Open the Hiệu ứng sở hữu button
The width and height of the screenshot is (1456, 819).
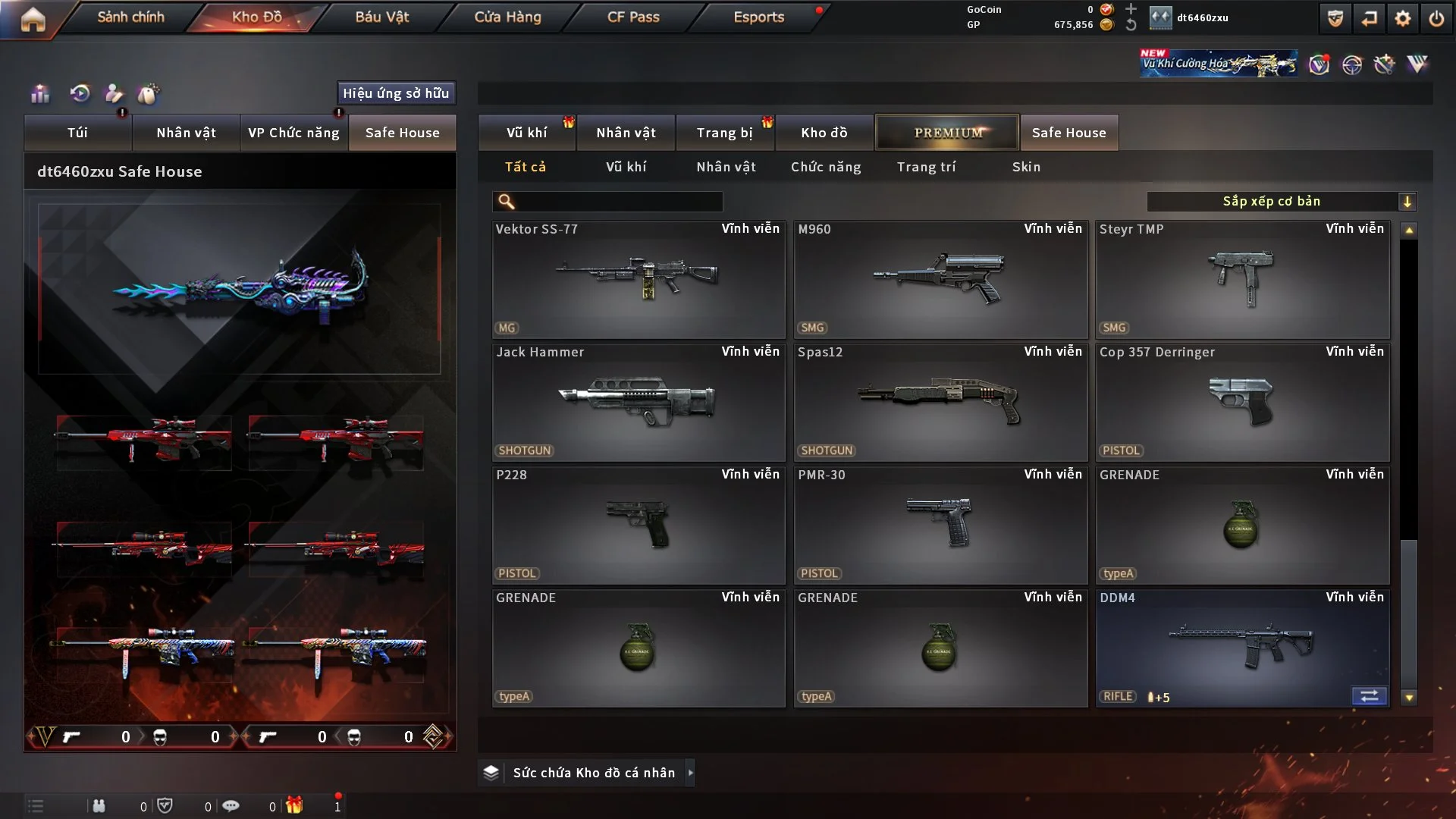(396, 93)
